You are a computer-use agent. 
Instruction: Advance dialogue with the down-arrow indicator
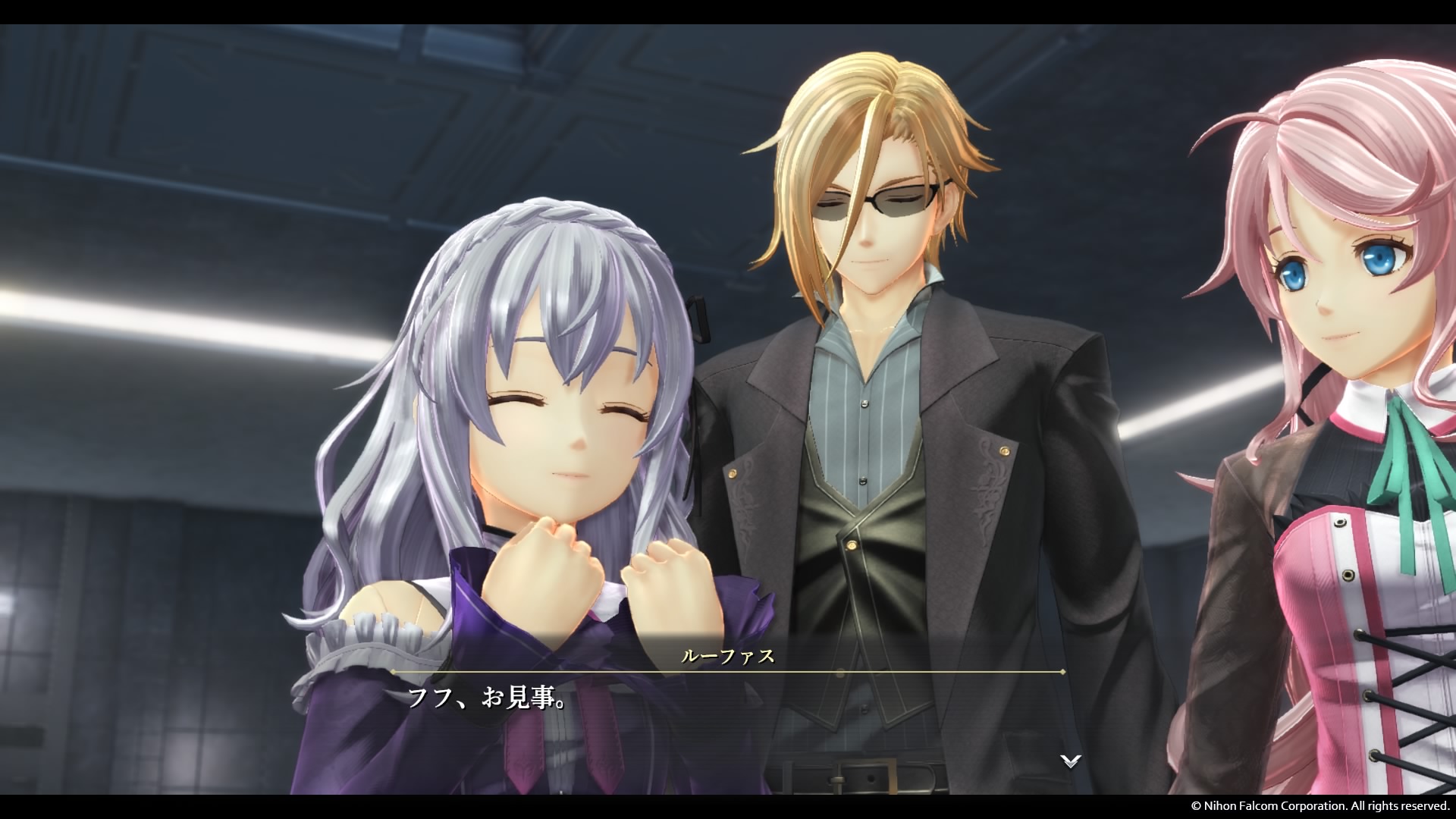point(1070,761)
